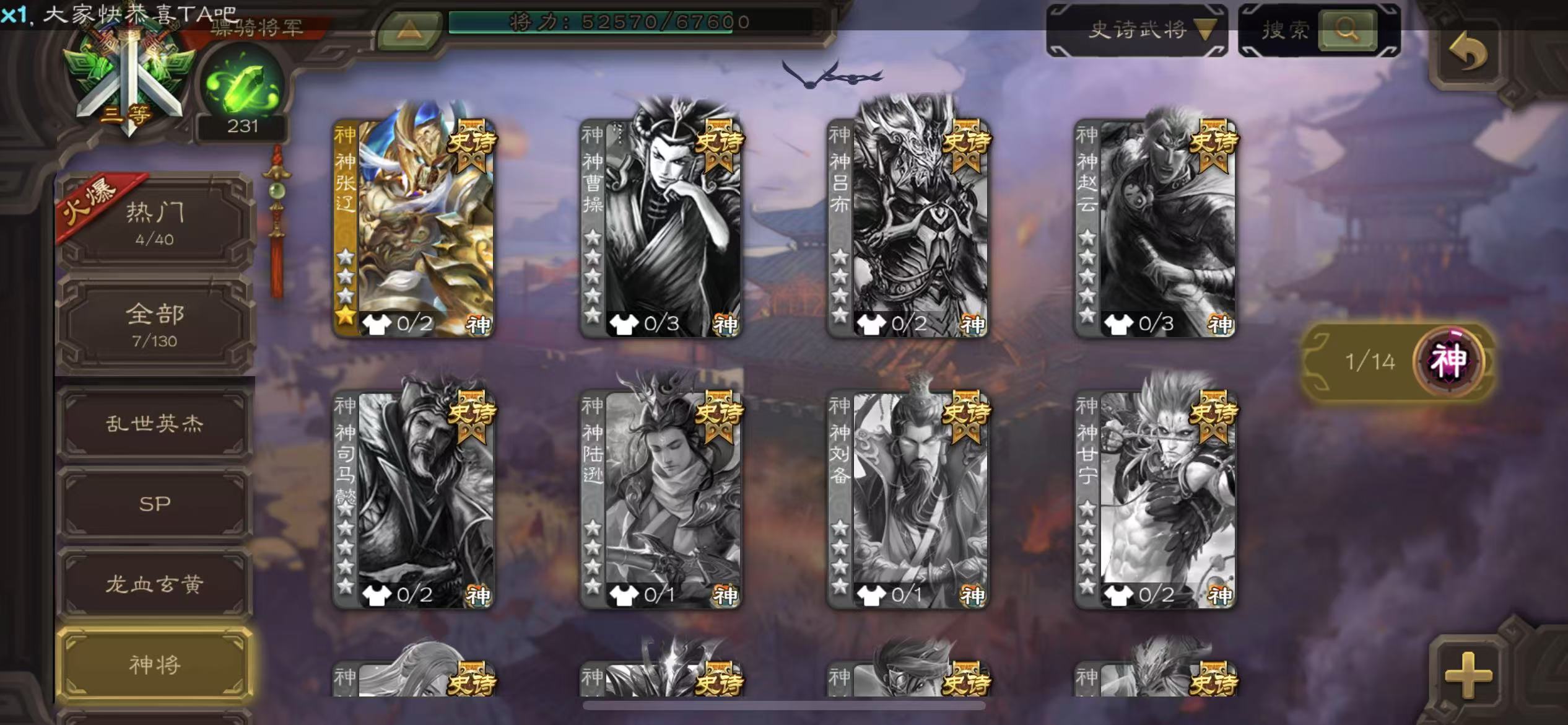
Task: Choose the 神刘备 hero card
Action: pos(908,498)
